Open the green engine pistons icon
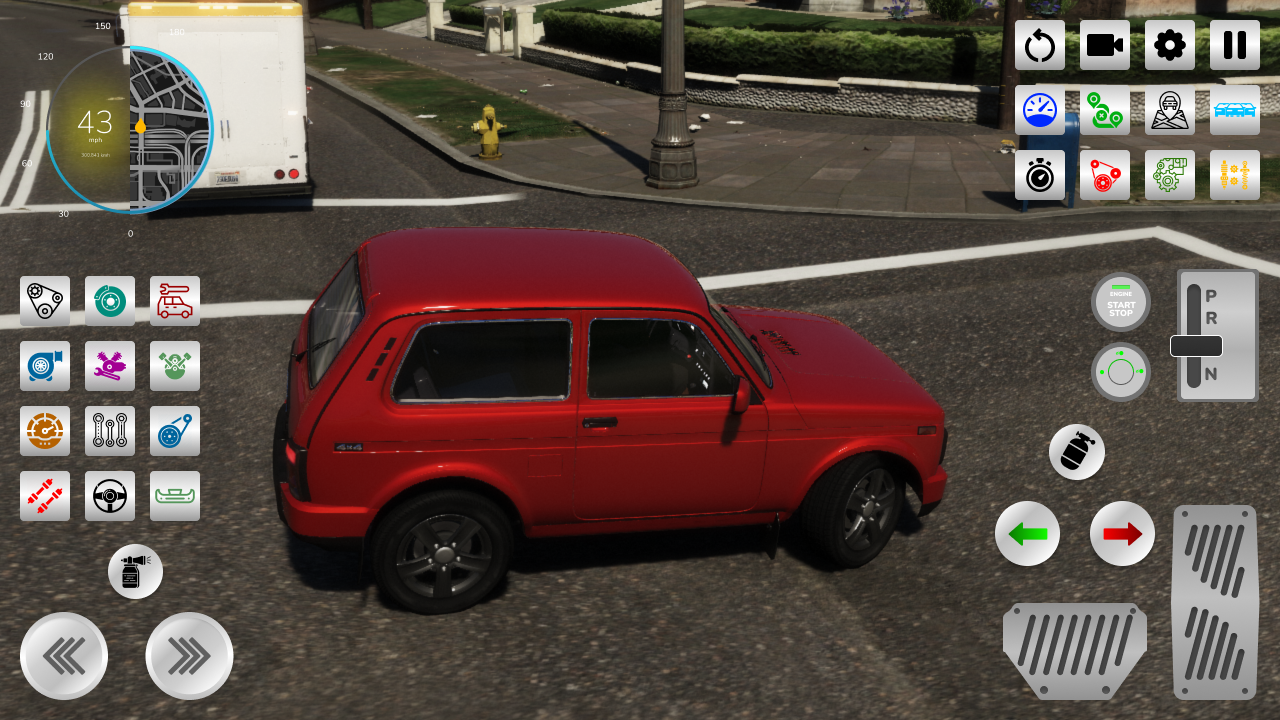Viewport: 1280px width, 720px height. tap(175, 366)
